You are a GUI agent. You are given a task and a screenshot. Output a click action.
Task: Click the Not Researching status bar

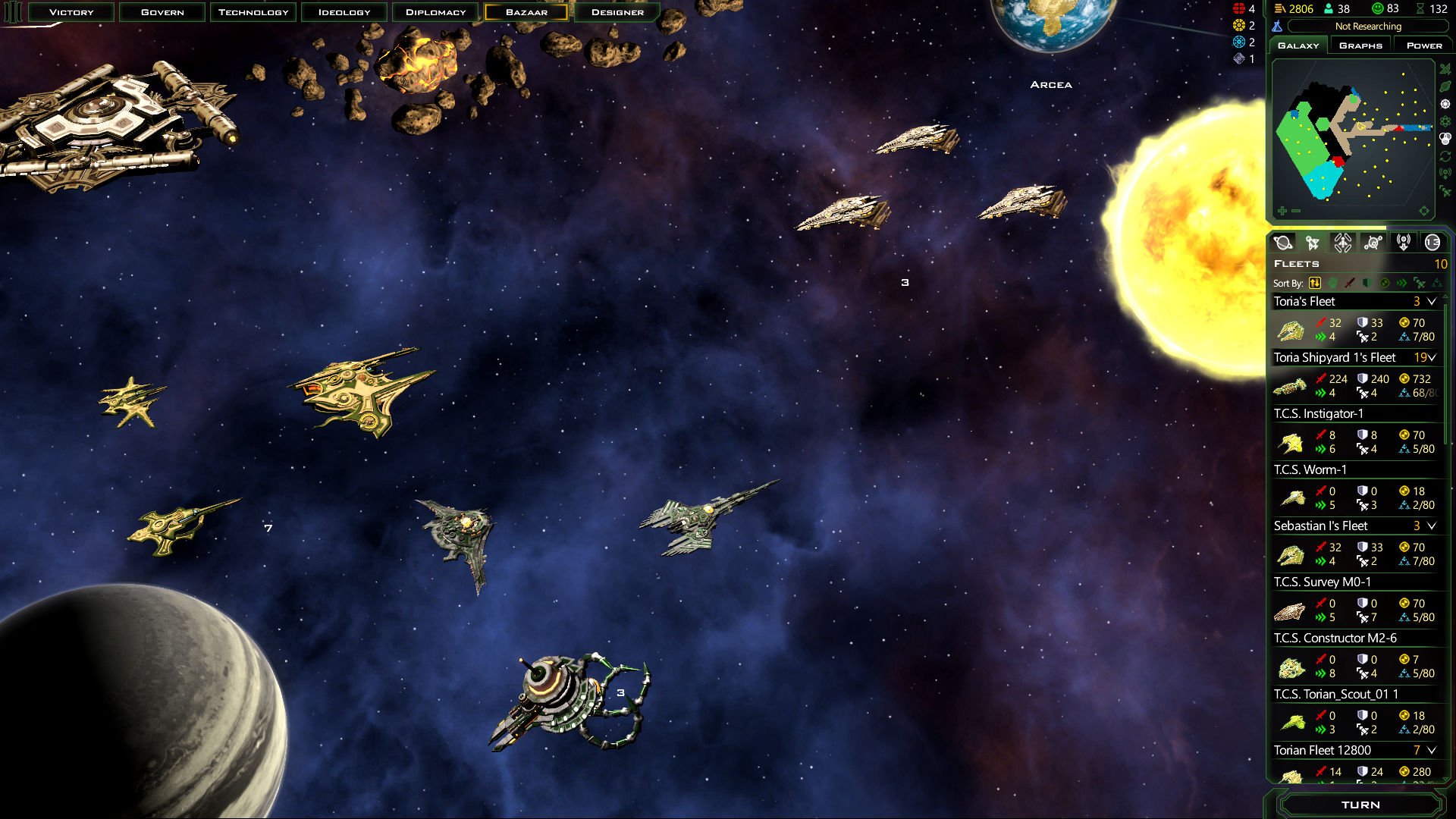click(x=1367, y=27)
